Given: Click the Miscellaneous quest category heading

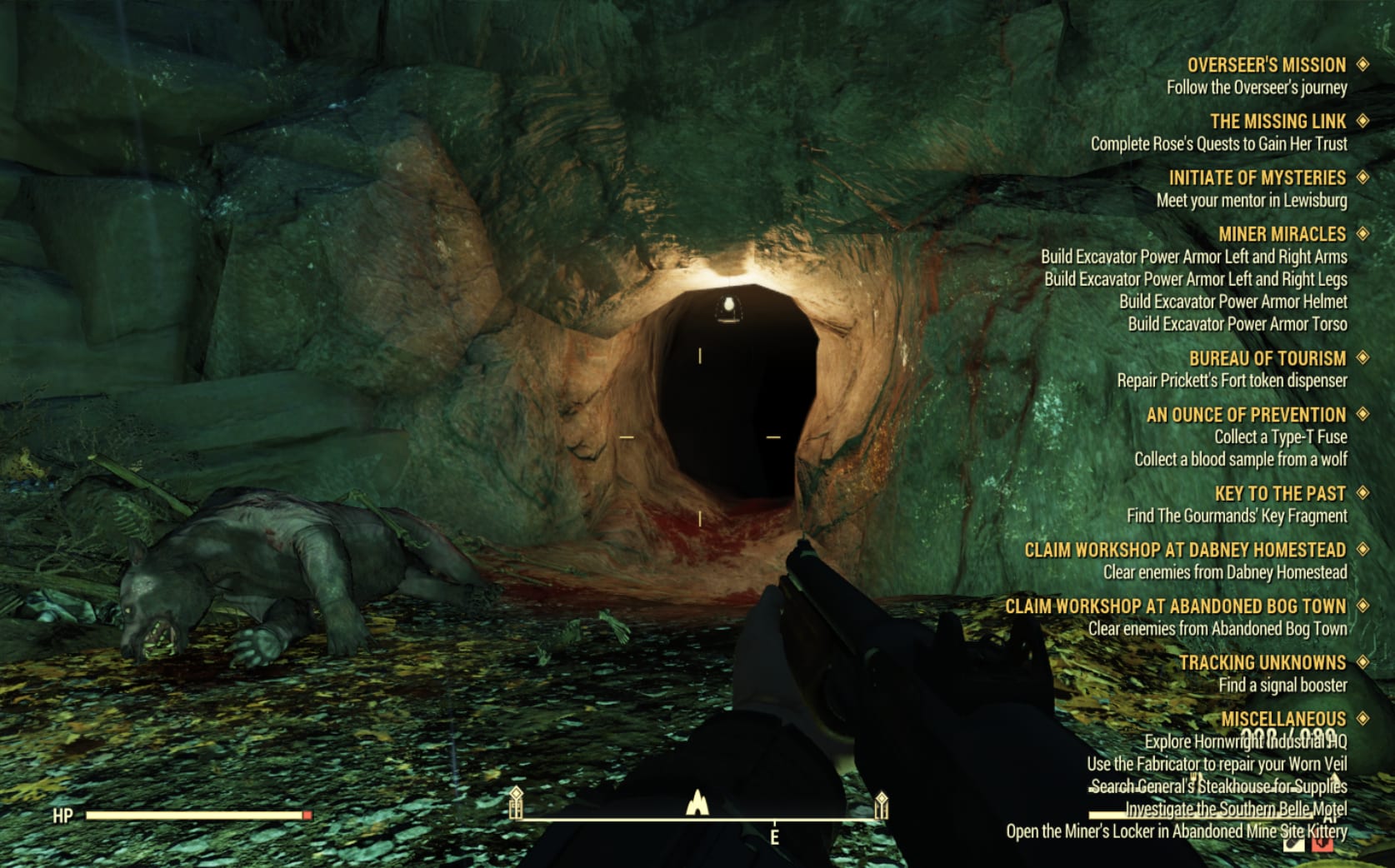Looking at the screenshot, I should click(x=1282, y=719).
